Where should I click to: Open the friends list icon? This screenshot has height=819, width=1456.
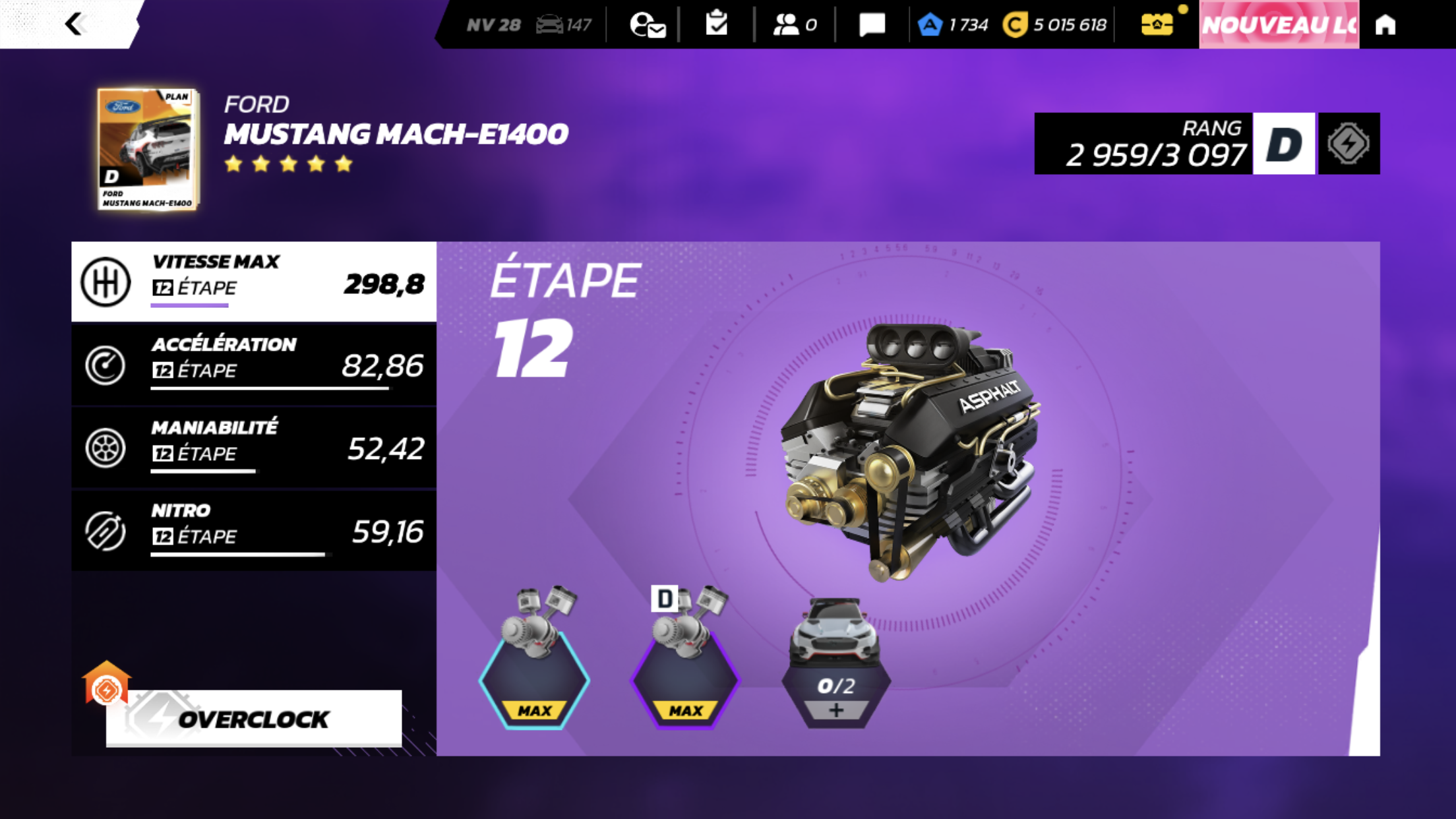(x=795, y=24)
